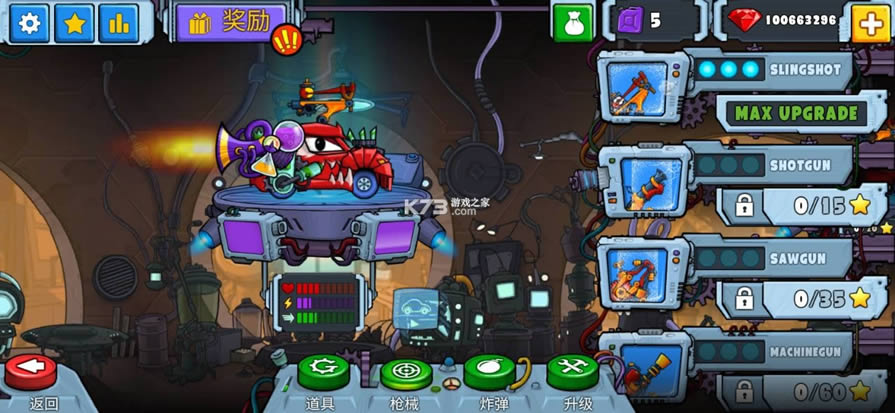895x413 pixels.
Task: Add more gems with plus button
Action: point(868,22)
